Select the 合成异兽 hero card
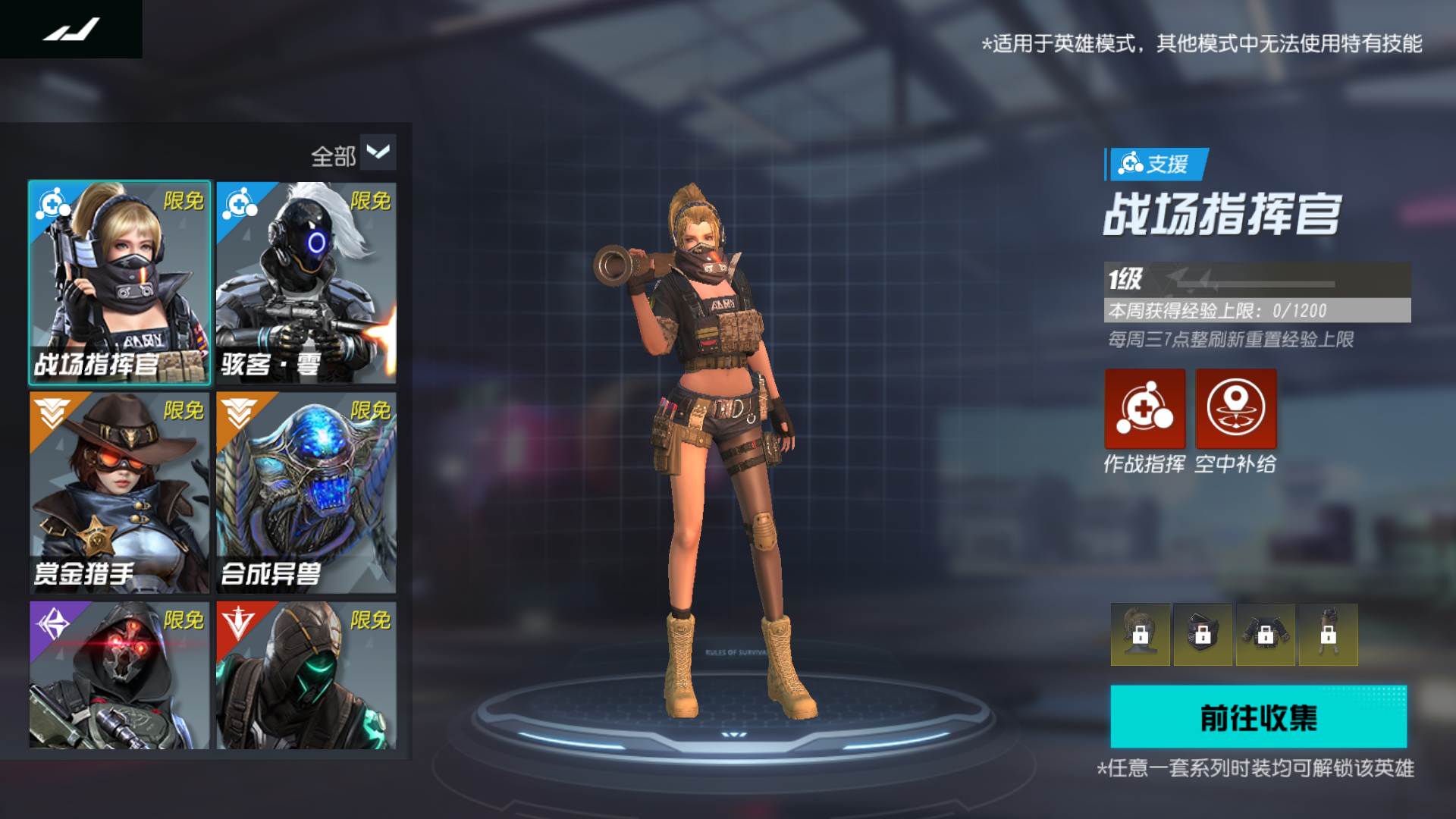Screen dimensions: 1456x819 pos(306,492)
